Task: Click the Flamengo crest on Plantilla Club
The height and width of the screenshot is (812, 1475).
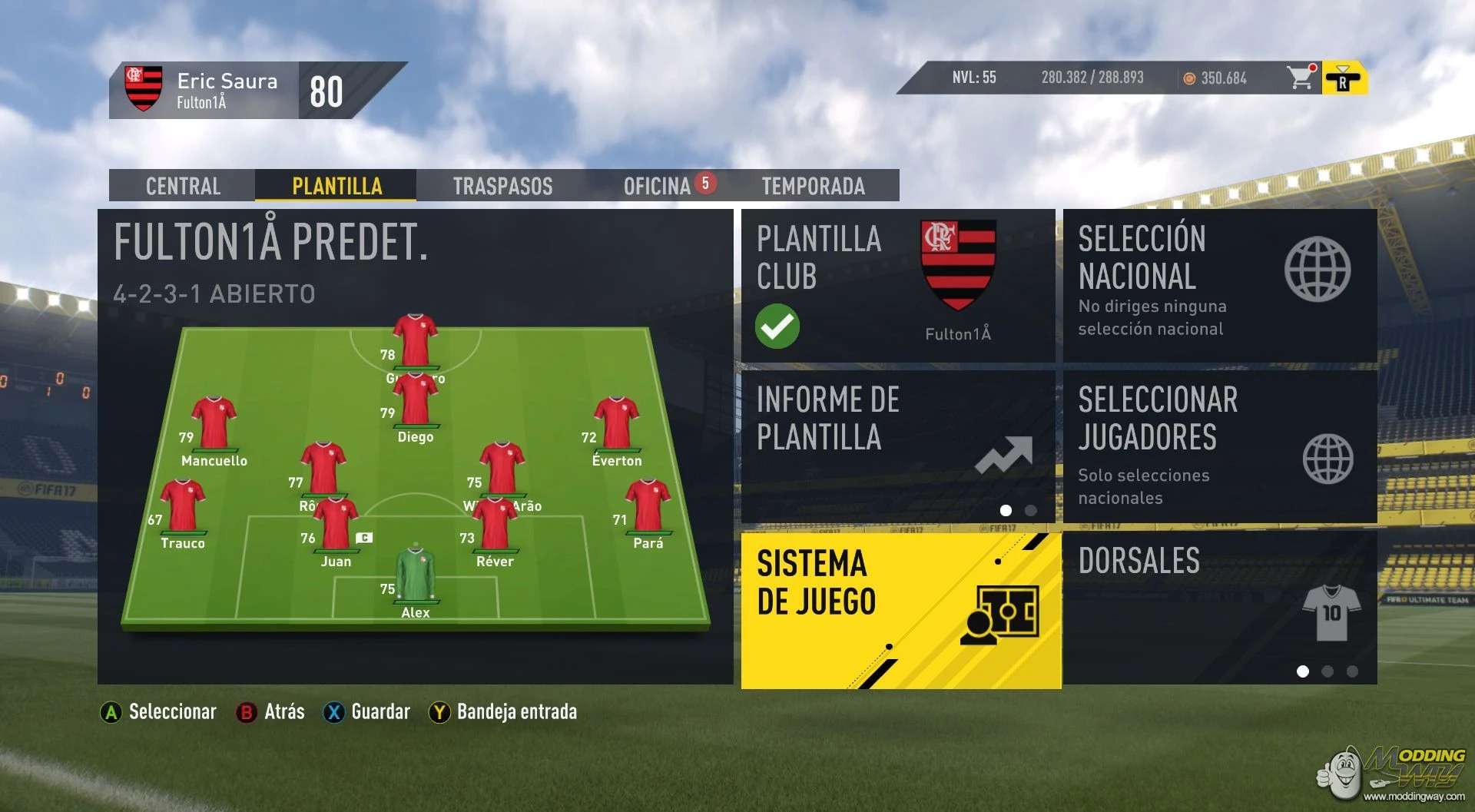Action: [x=958, y=265]
